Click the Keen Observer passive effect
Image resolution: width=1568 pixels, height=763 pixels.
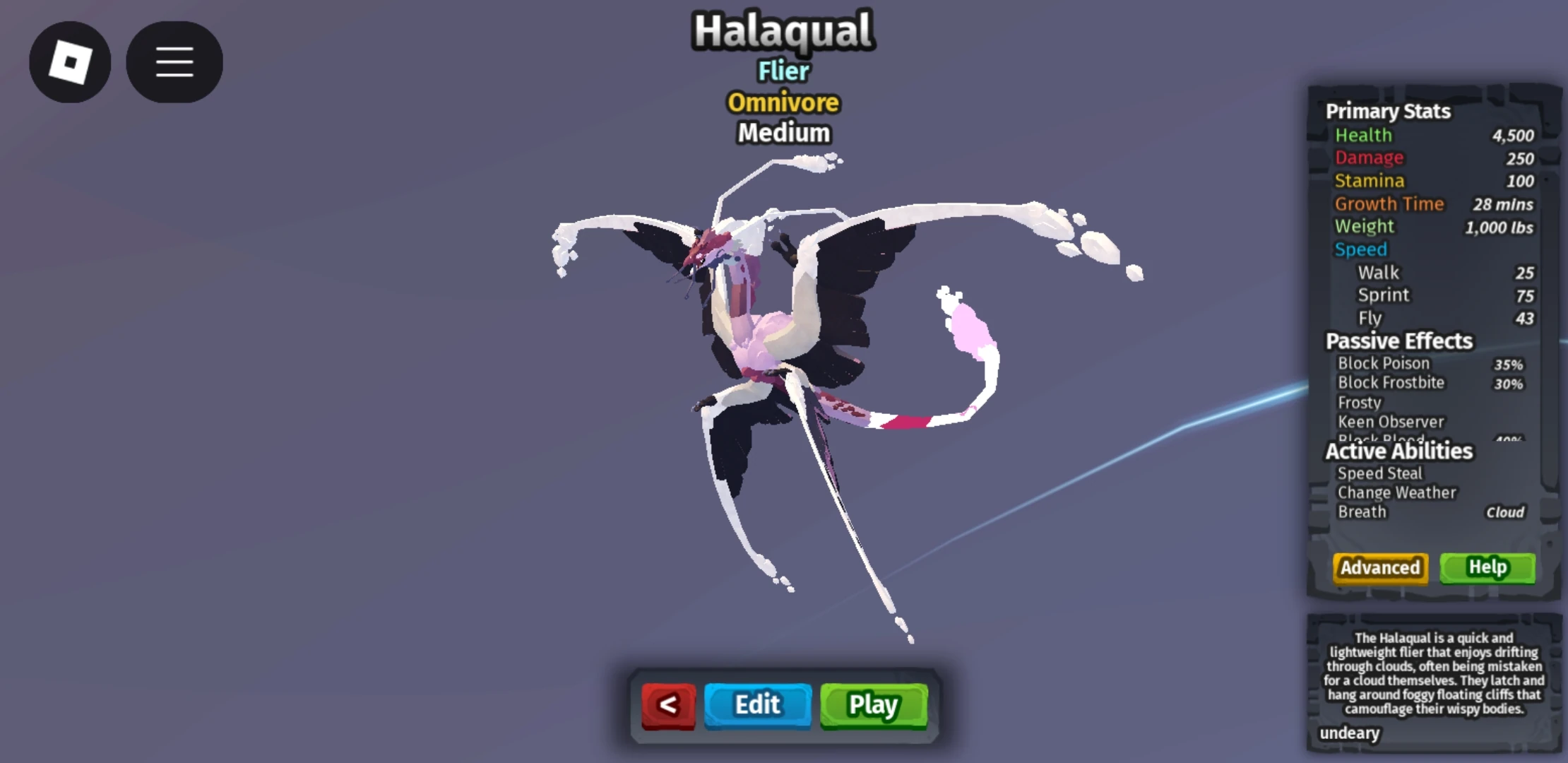1391,421
